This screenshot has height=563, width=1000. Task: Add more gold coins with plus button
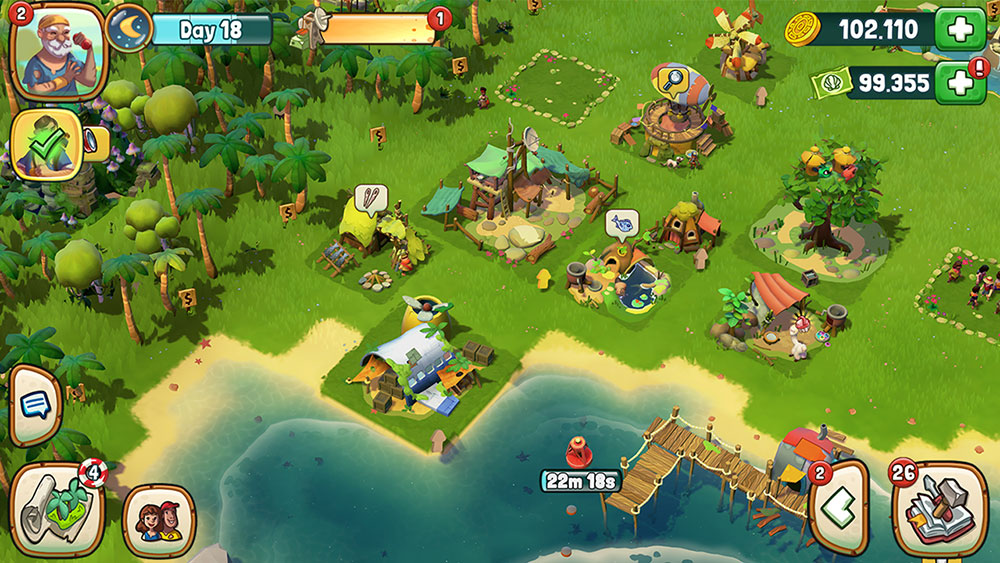[959, 29]
